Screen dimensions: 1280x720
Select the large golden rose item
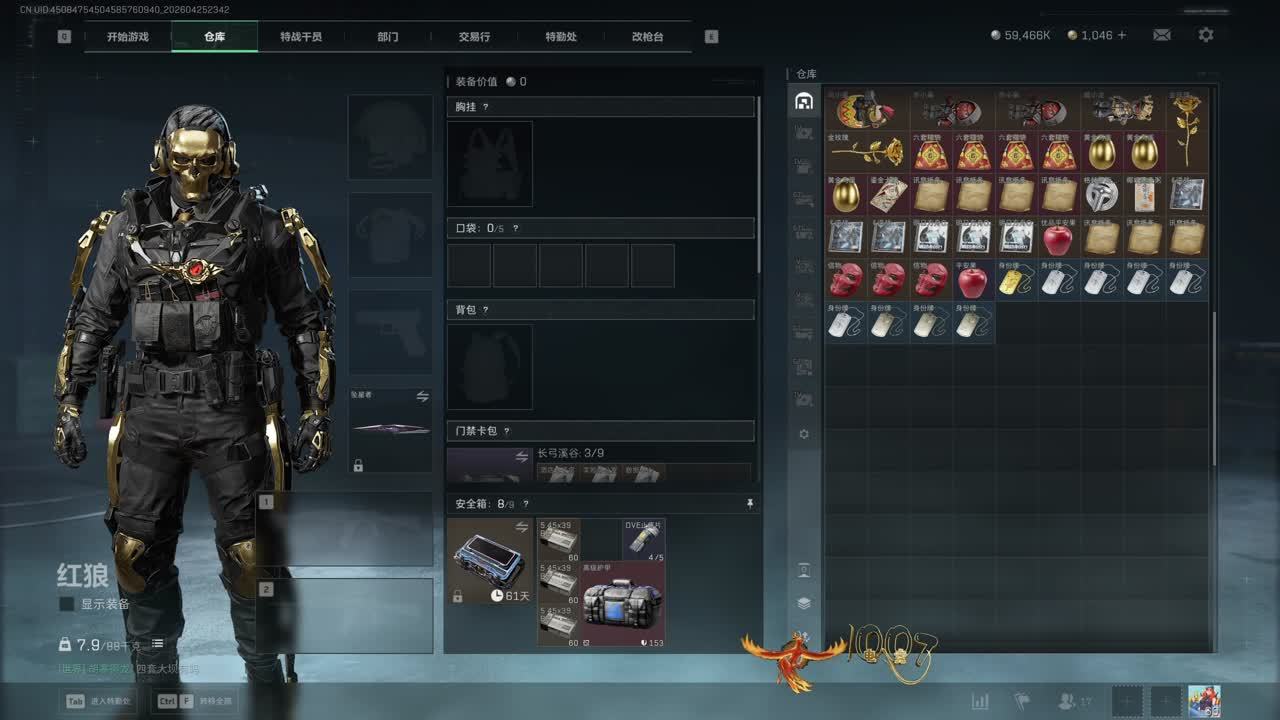pos(1187,130)
